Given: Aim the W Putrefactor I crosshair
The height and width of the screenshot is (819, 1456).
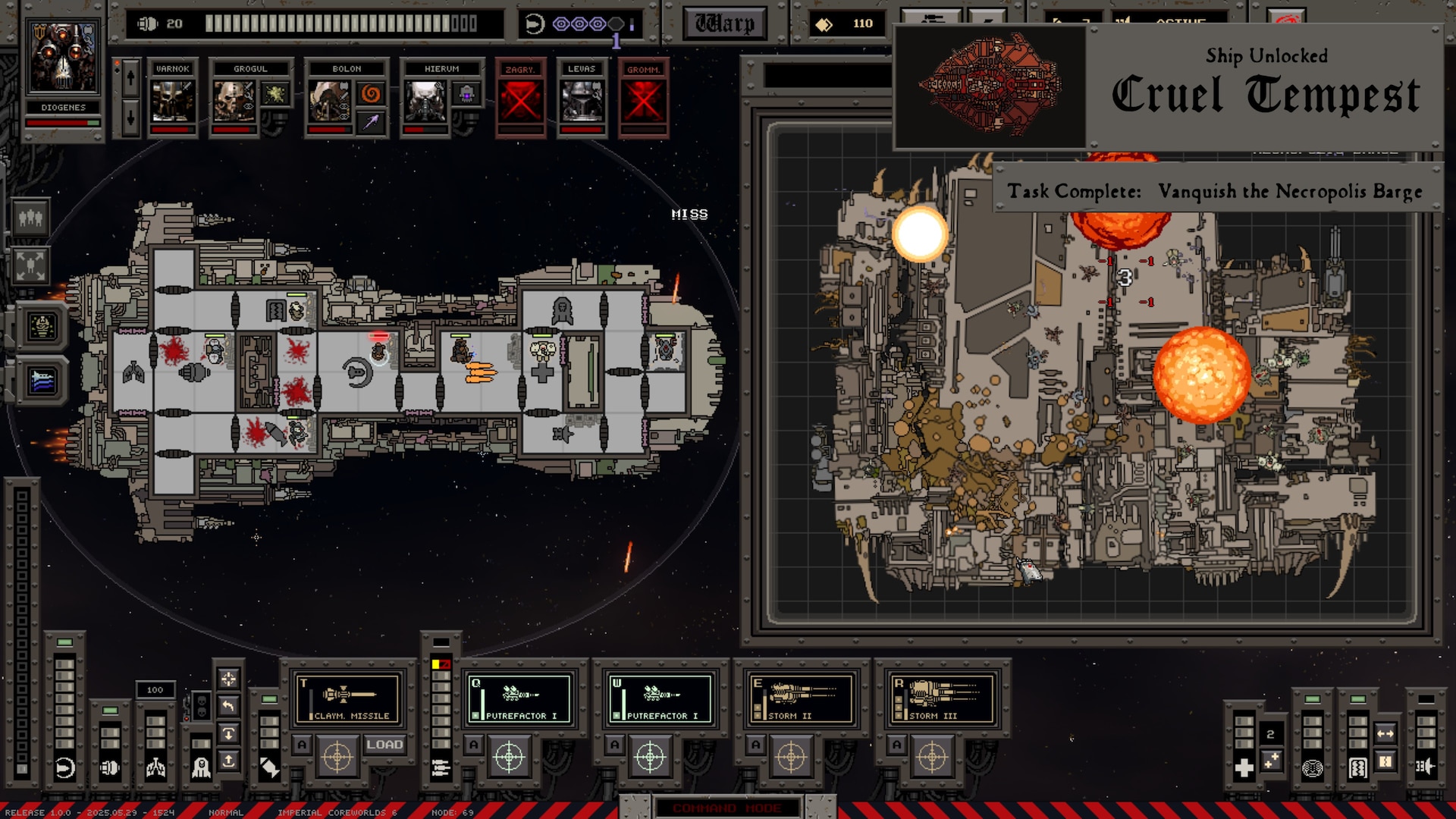Looking at the screenshot, I should pyautogui.click(x=650, y=757).
